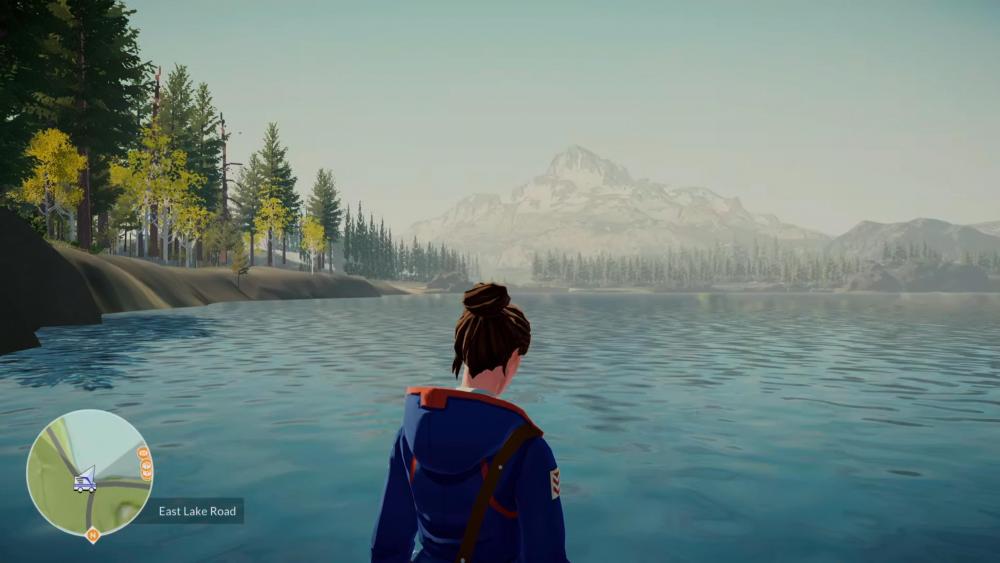Click the East Lake Road location label
This screenshot has width=1000, height=563.
199,511
